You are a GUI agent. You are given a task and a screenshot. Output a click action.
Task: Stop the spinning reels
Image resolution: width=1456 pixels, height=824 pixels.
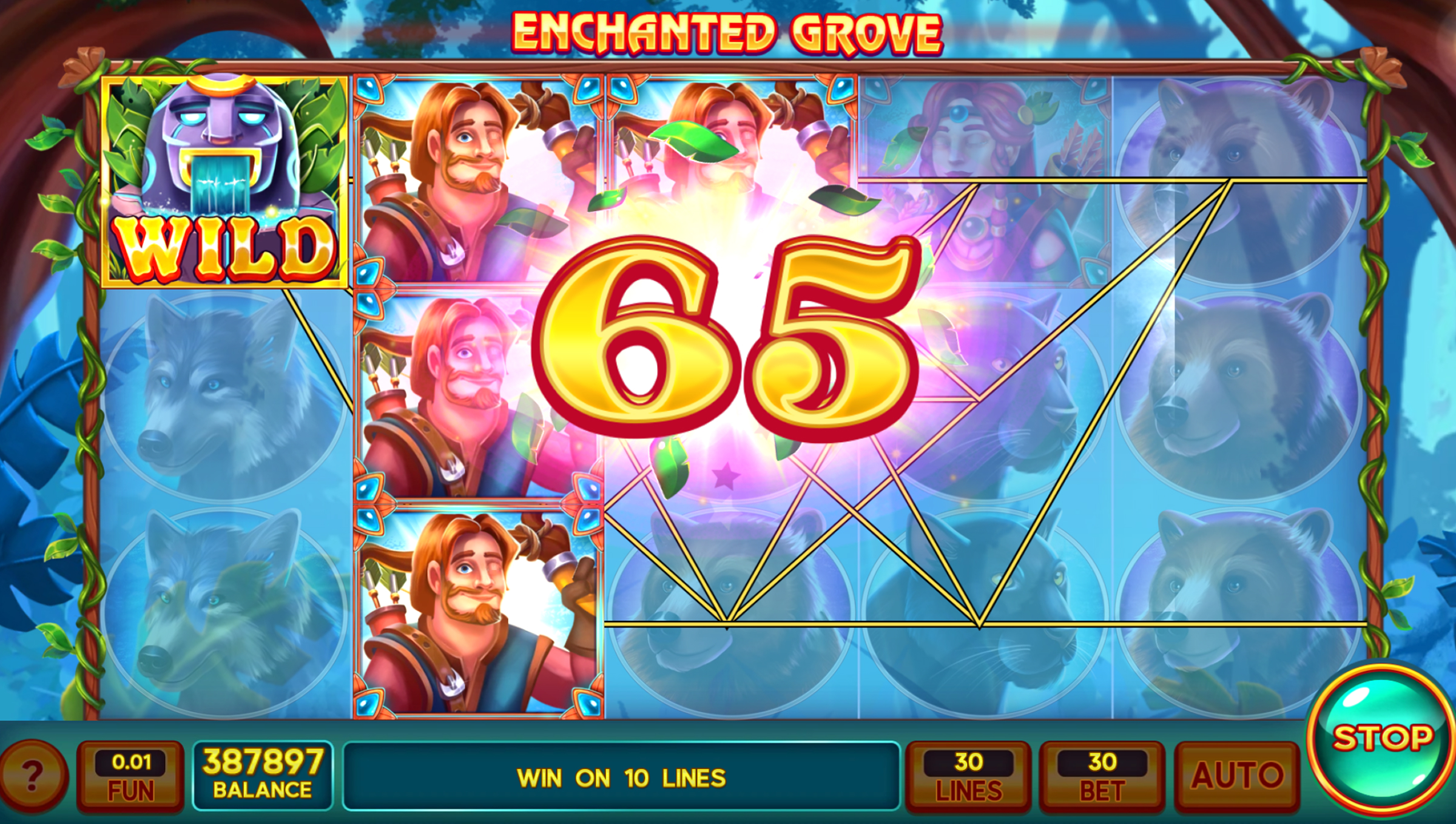click(x=1381, y=739)
